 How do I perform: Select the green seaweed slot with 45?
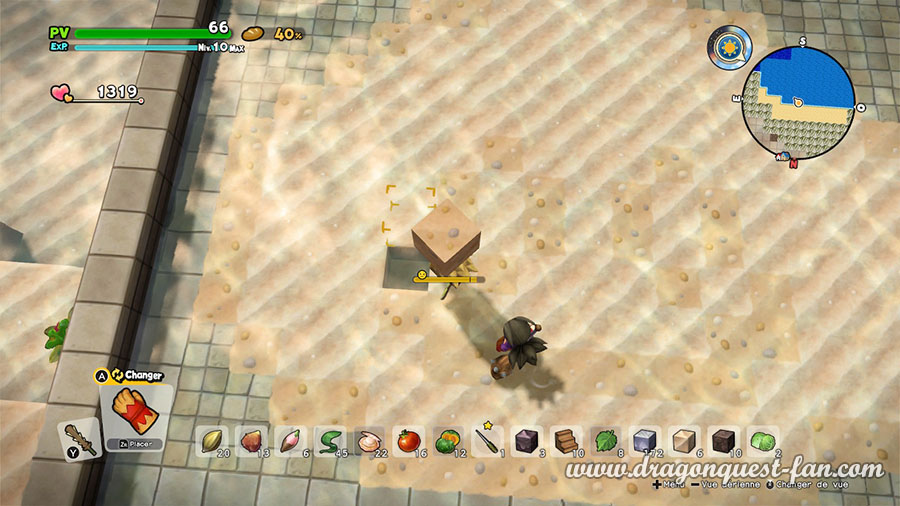click(x=330, y=440)
